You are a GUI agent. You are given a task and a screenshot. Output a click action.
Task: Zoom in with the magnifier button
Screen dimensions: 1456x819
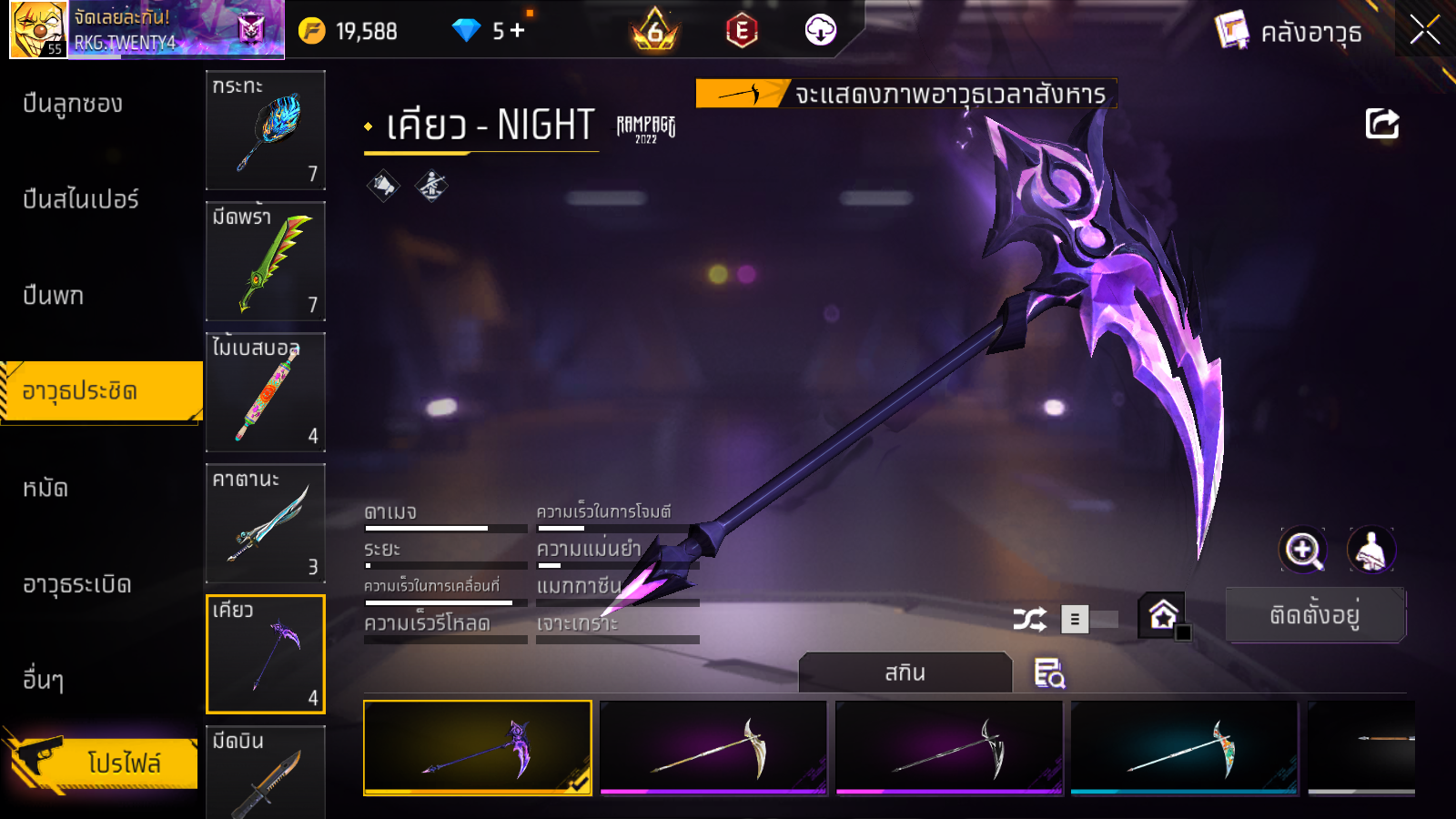click(x=1303, y=550)
